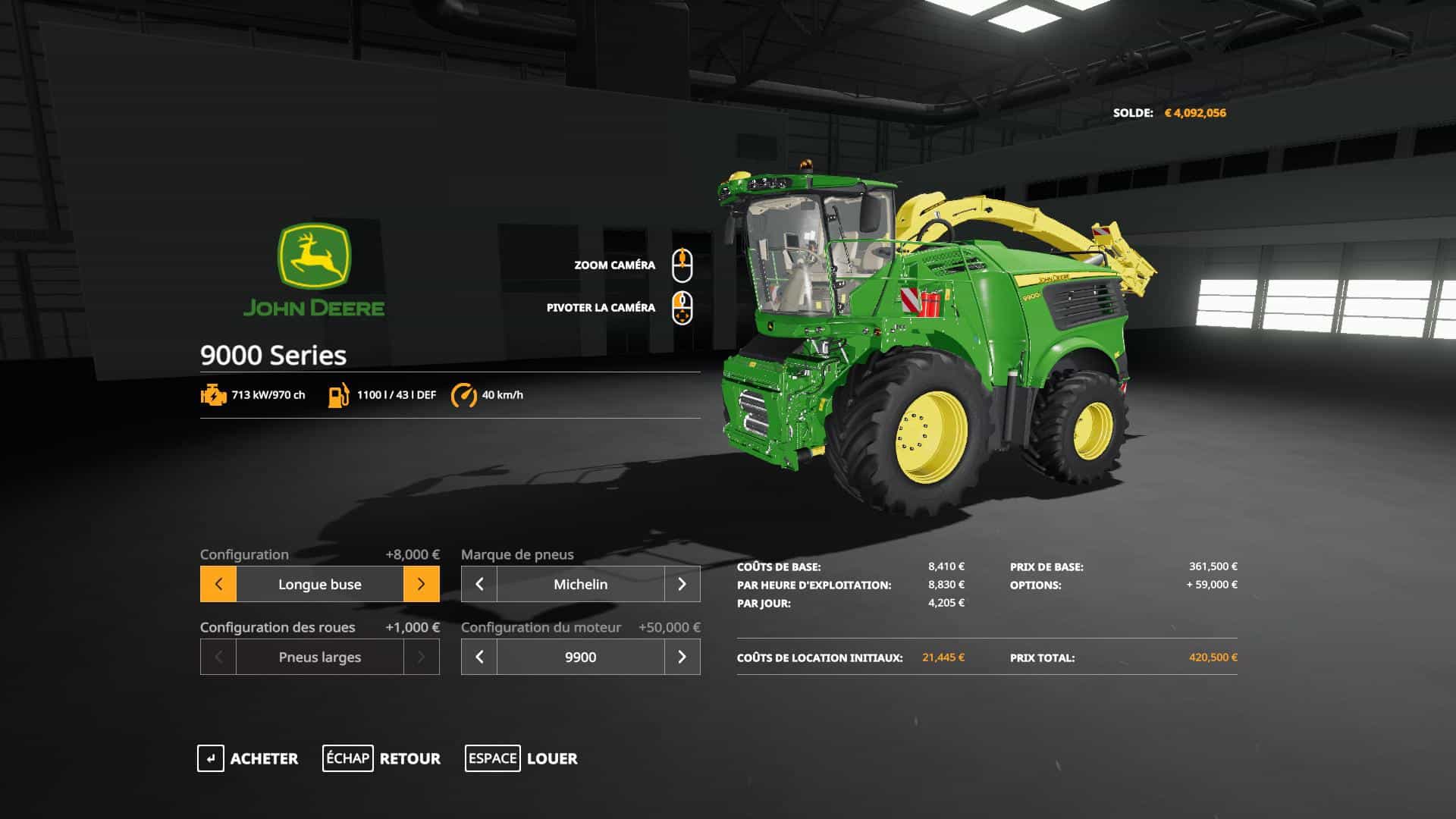1456x819 pixels.
Task: Click the Acheter buy button
Action: click(x=248, y=758)
